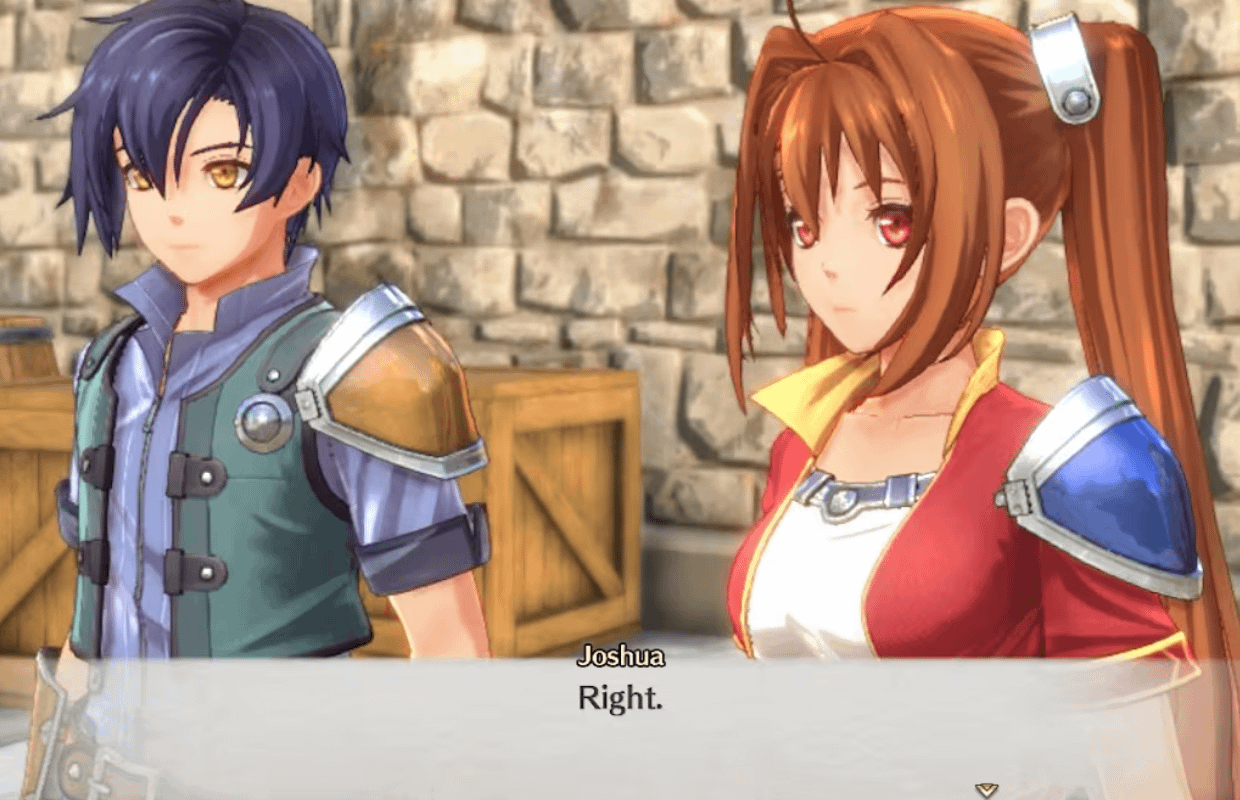Click the dialogue continue arrow indicator
This screenshot has height=800, width=1240.
click(x=987, y=790)
